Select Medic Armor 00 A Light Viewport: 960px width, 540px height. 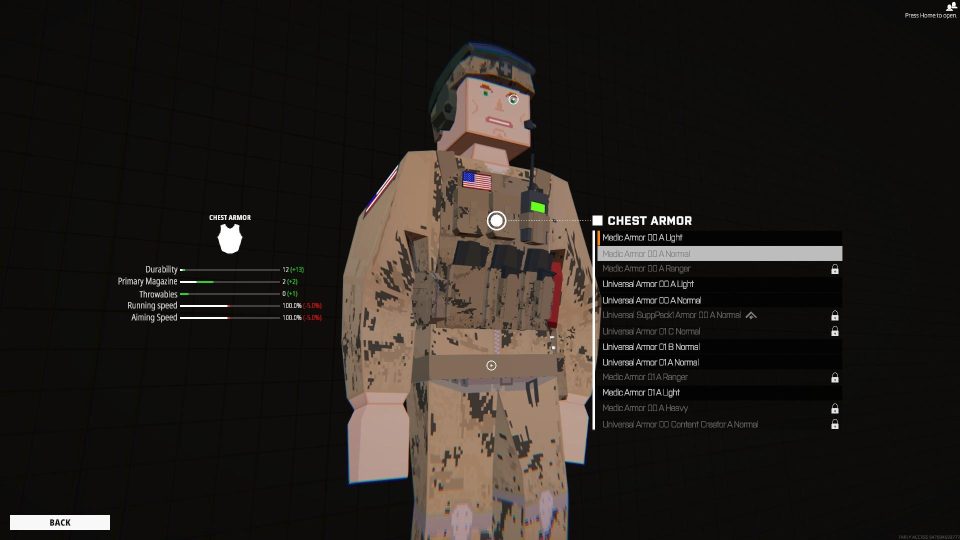pos(720,238)
